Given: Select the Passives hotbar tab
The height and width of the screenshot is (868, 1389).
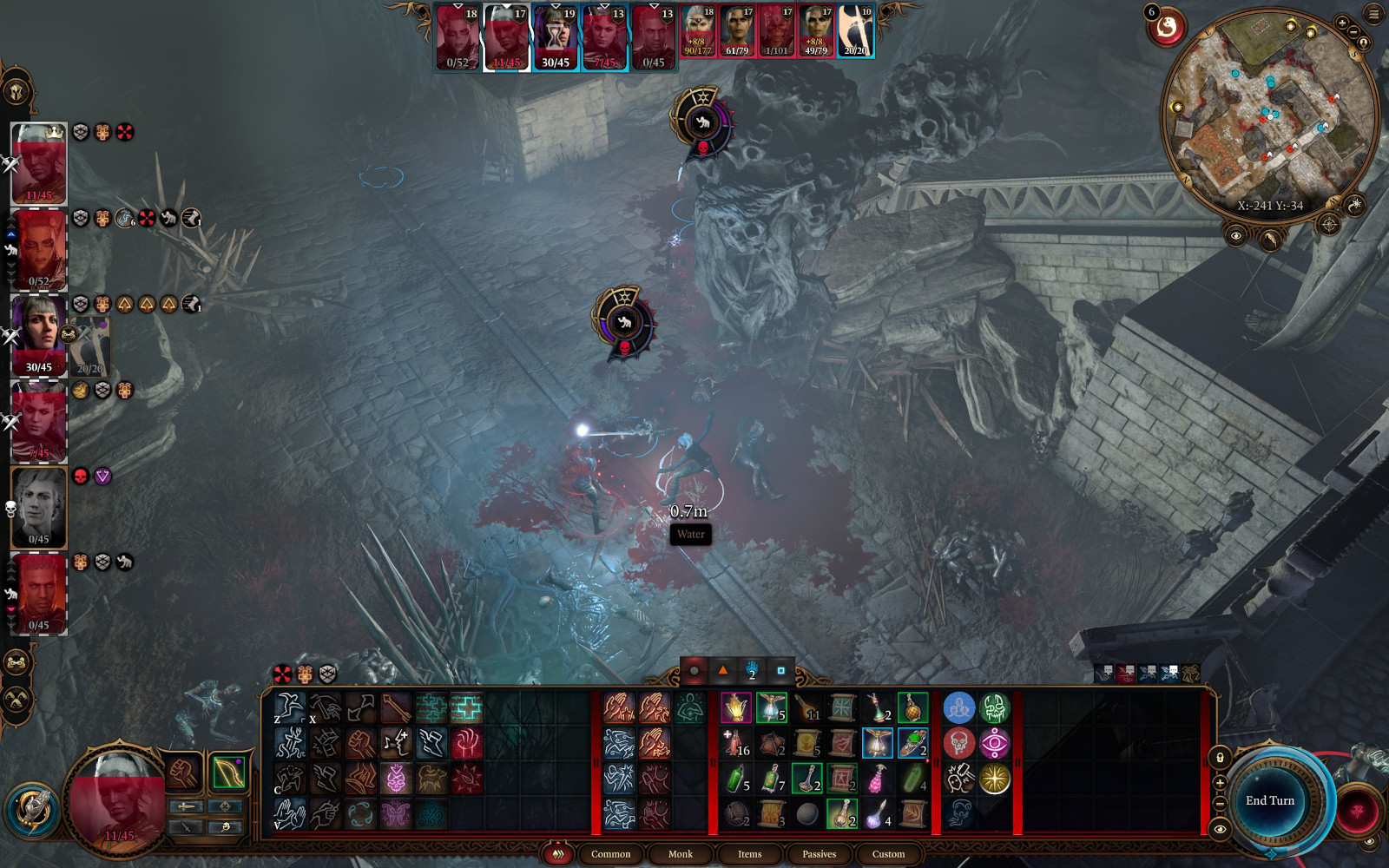Looking at the screenshot, I should point(819,854).
